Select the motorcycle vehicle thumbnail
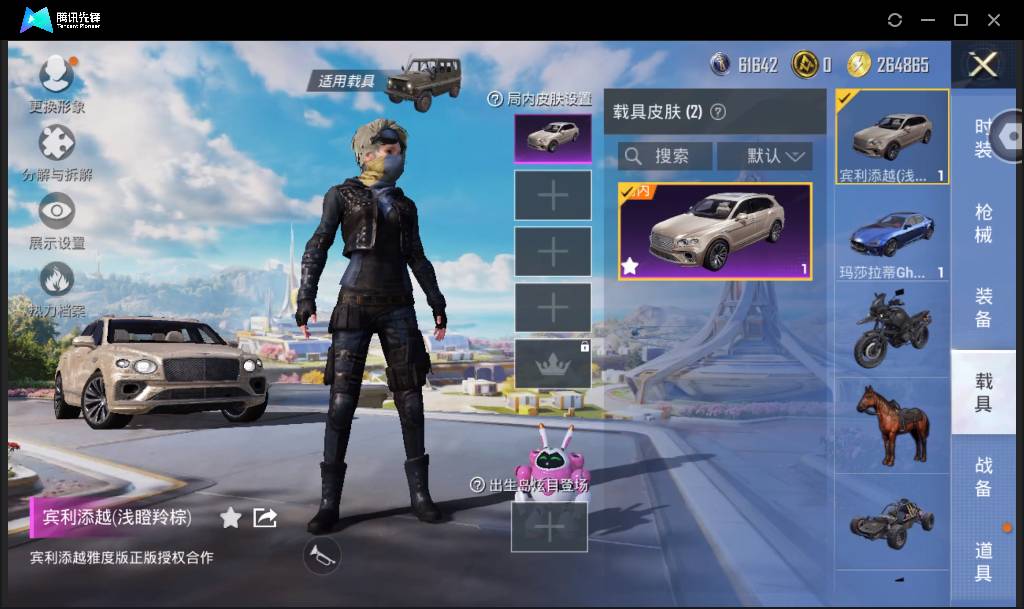The width and height of the screenshot is (1024, 609). point(892,328)
